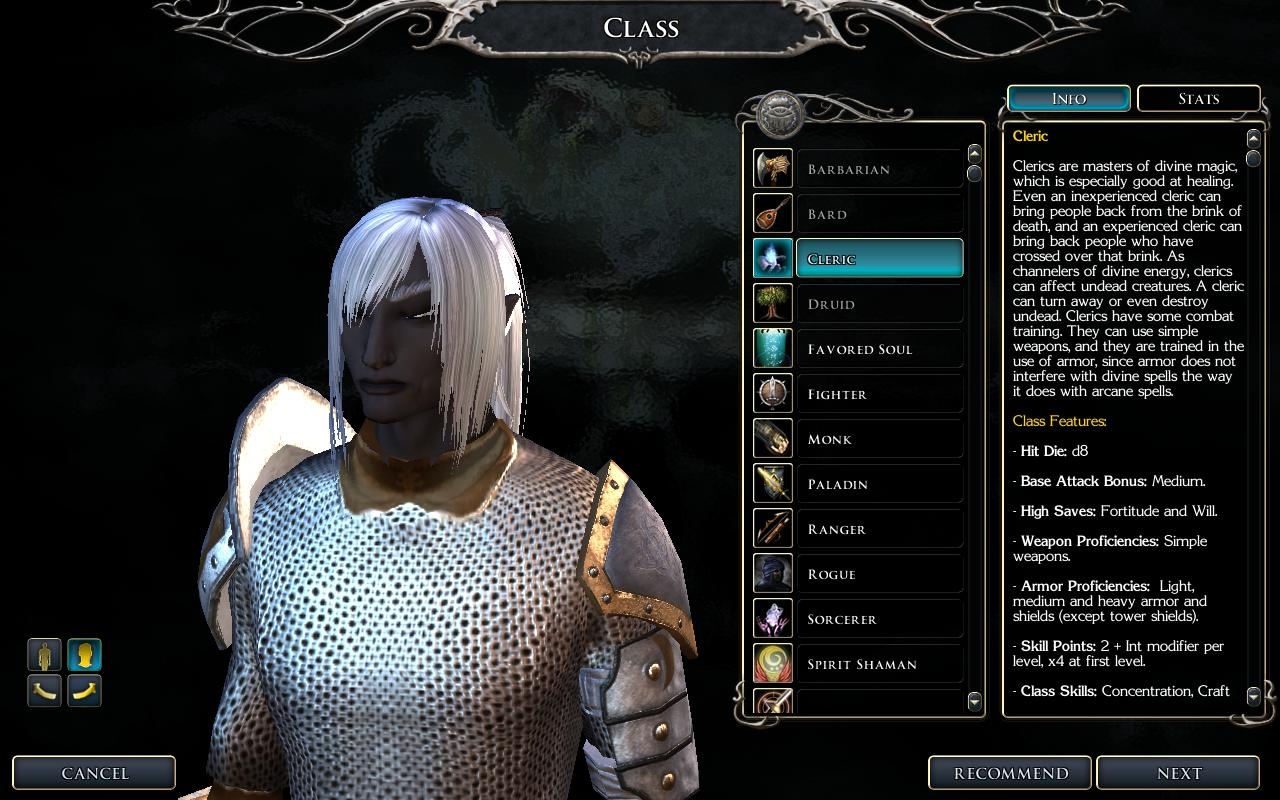Choose the Favored Soul class
Image resolution: width=1280 pixels, height=800 pixels.
(x=878, y=349)
